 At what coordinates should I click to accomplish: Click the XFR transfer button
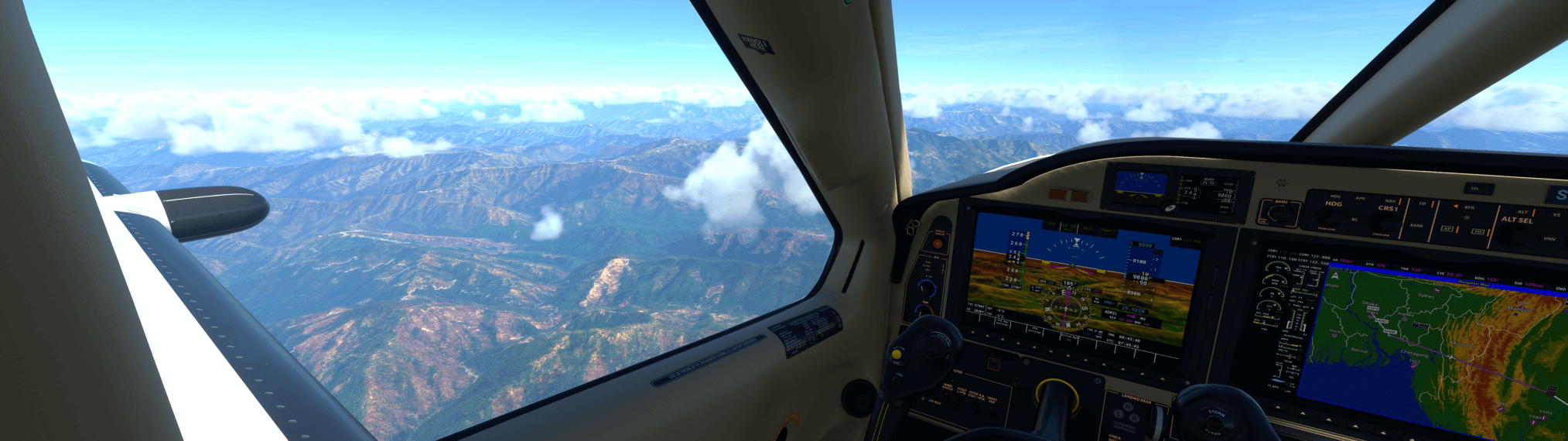[1468, 207]
